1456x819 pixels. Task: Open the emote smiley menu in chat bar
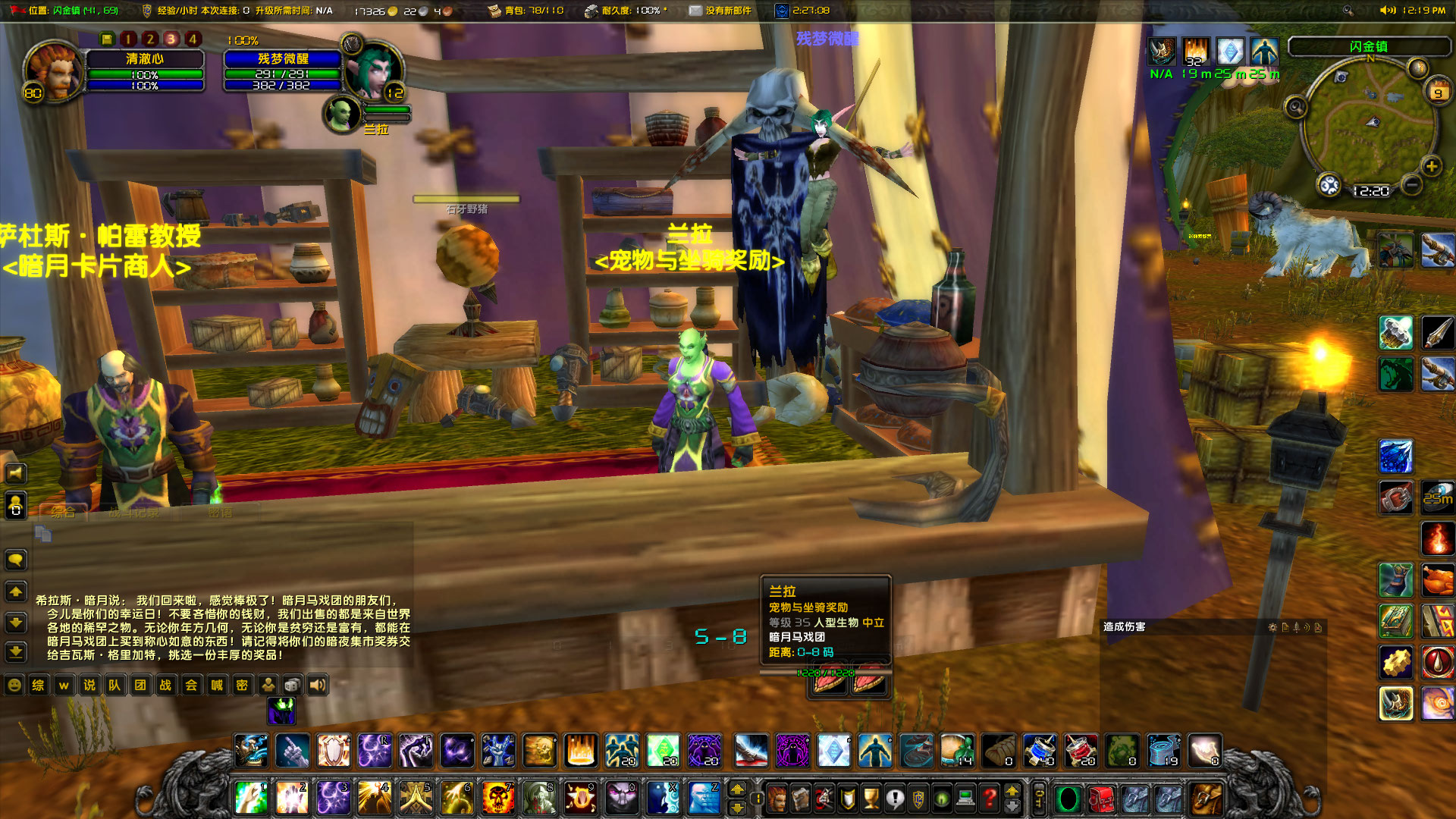pos(14,685)
